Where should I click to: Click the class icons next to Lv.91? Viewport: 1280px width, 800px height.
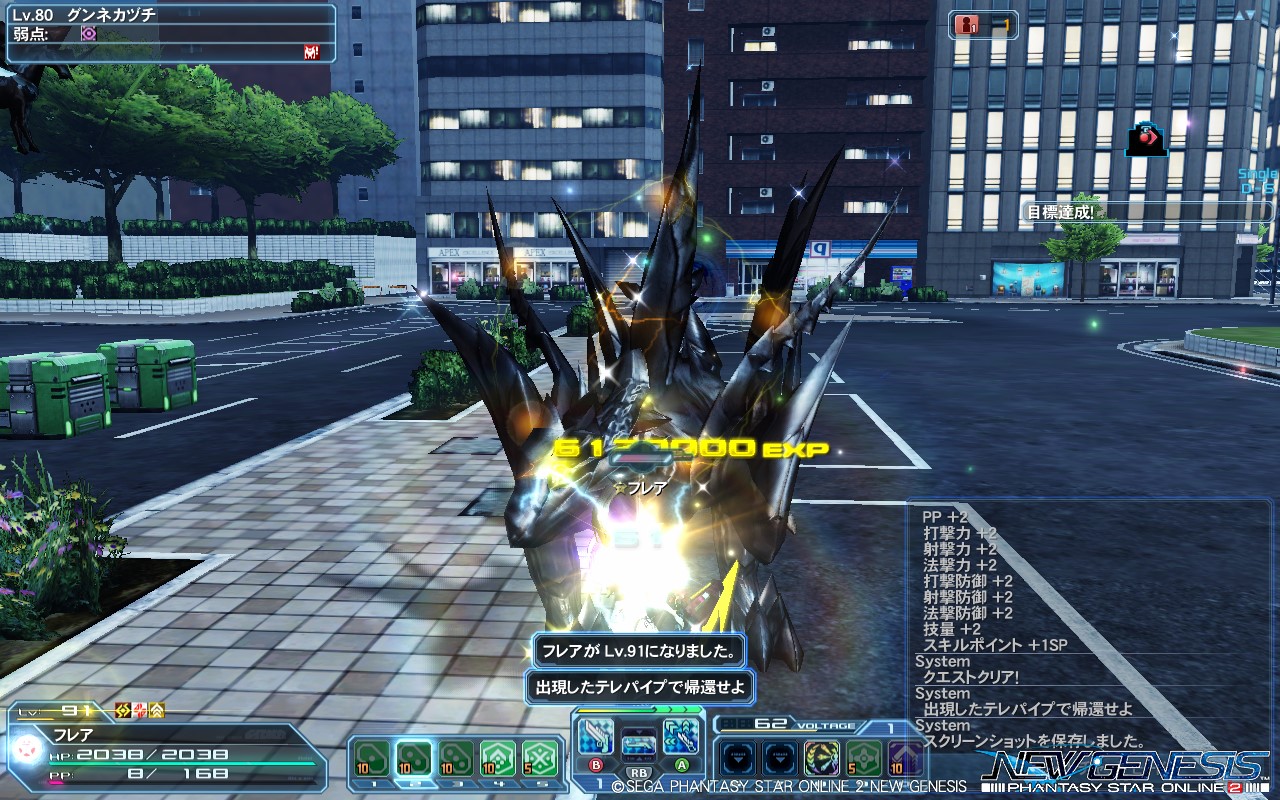pos(140,711)
